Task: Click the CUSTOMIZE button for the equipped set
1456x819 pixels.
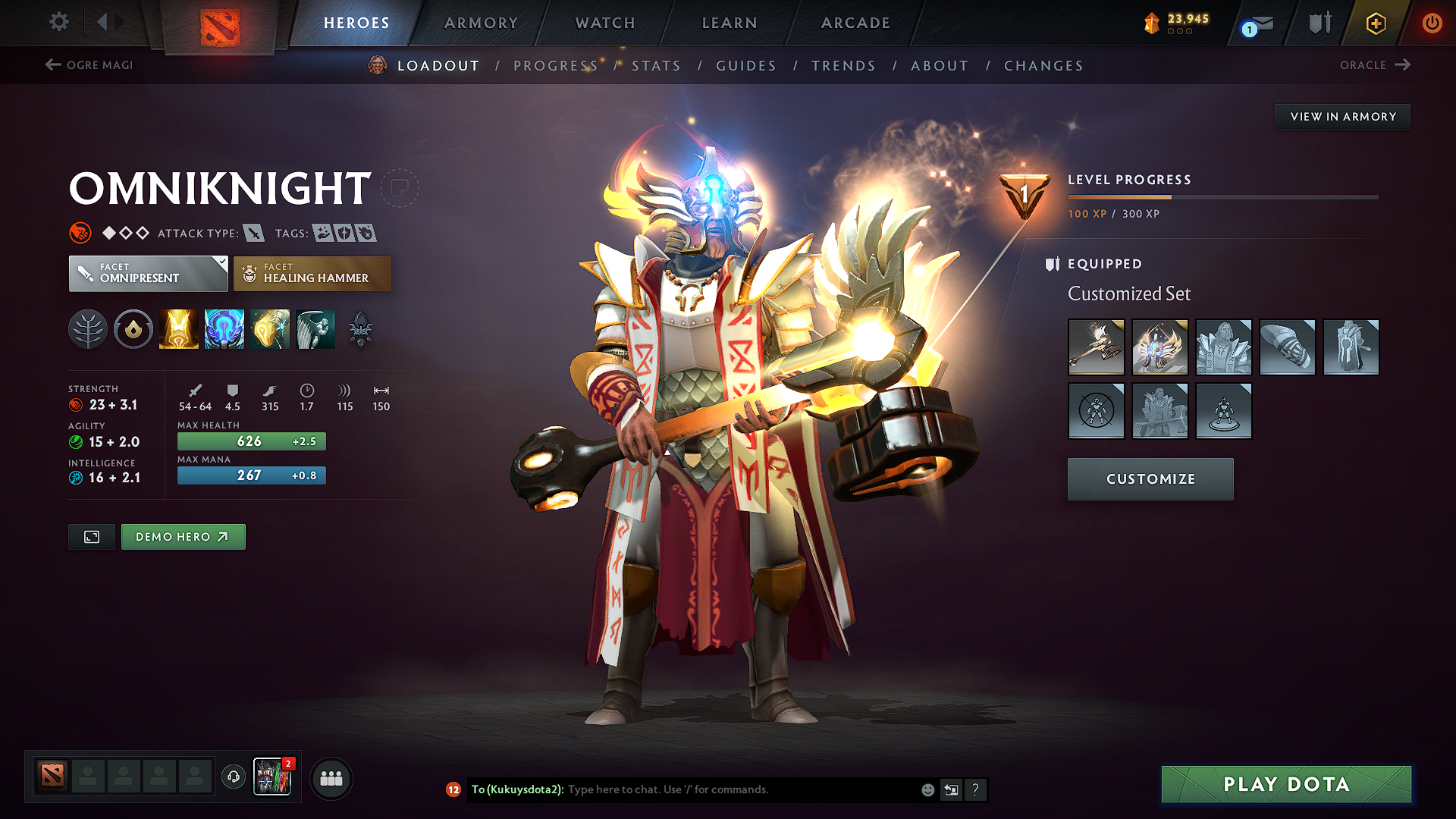Action: [1150, 479]
